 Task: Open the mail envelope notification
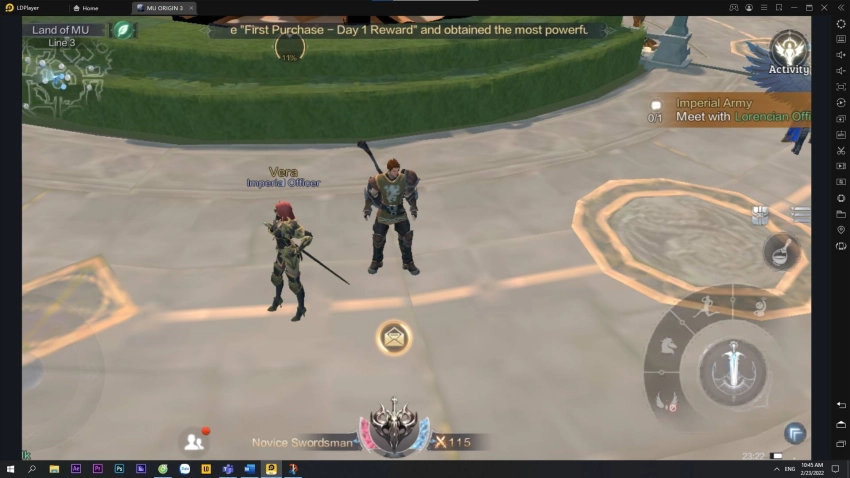pyautogui.click(x=394, y=338)
